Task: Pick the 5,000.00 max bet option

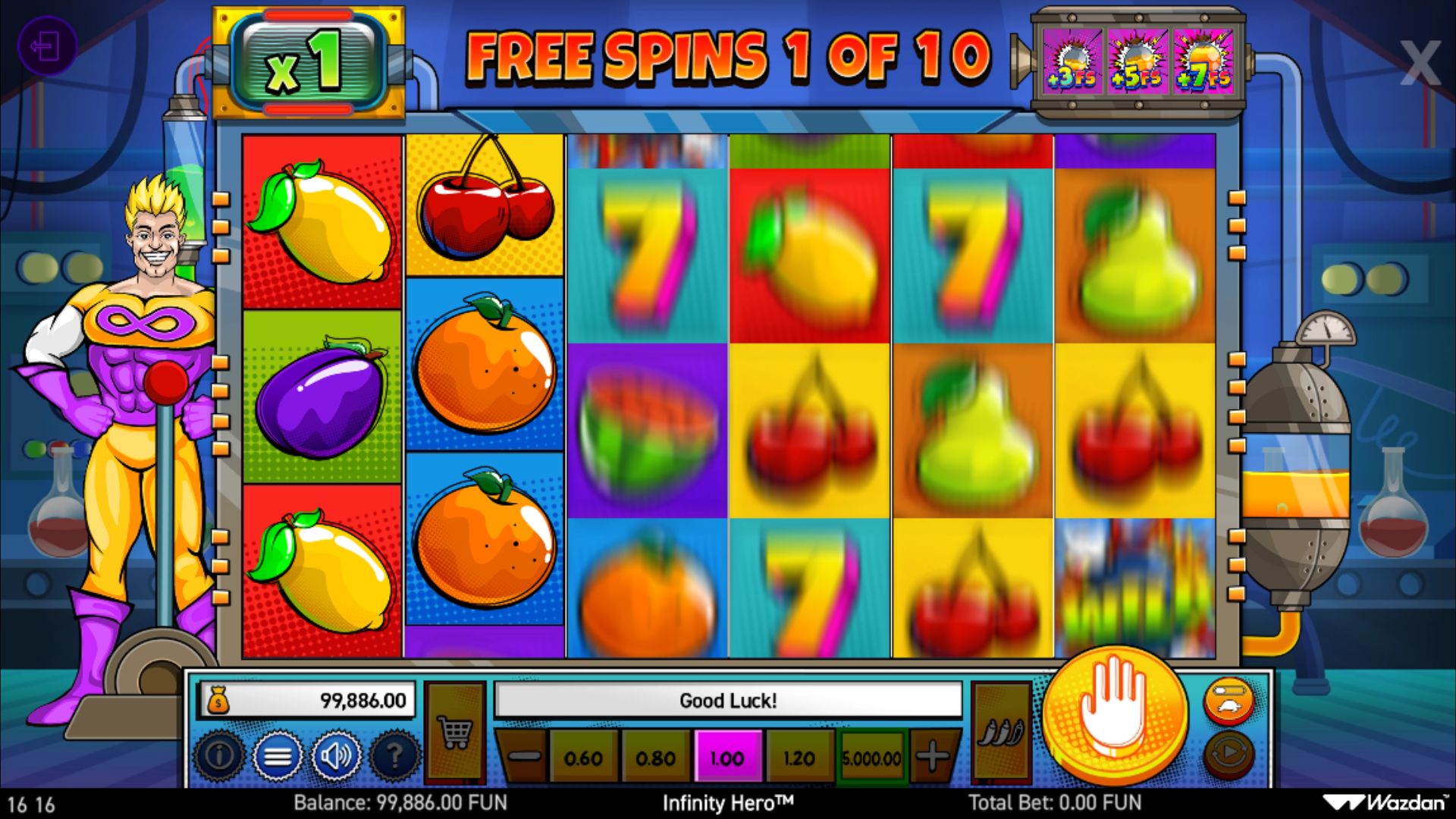Action: pyautogui.click(x=871, y=757)
